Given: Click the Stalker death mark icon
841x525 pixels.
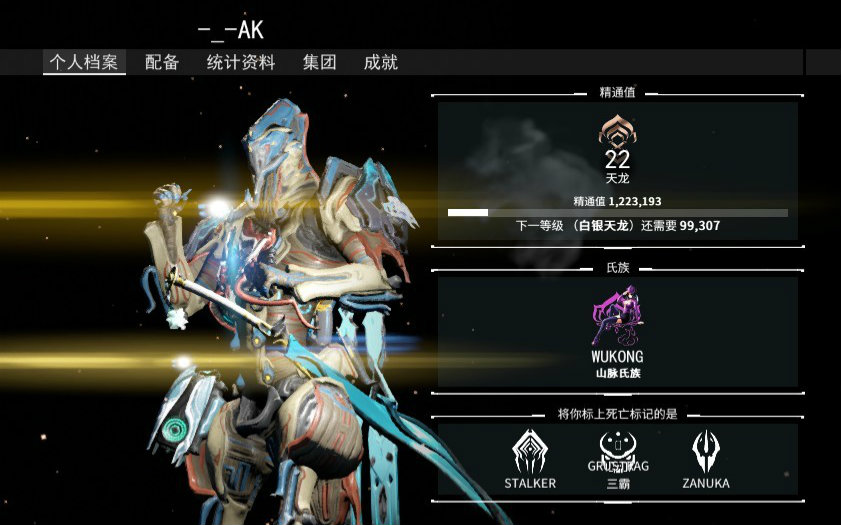Looking at the screenshot, I should 530,452.
